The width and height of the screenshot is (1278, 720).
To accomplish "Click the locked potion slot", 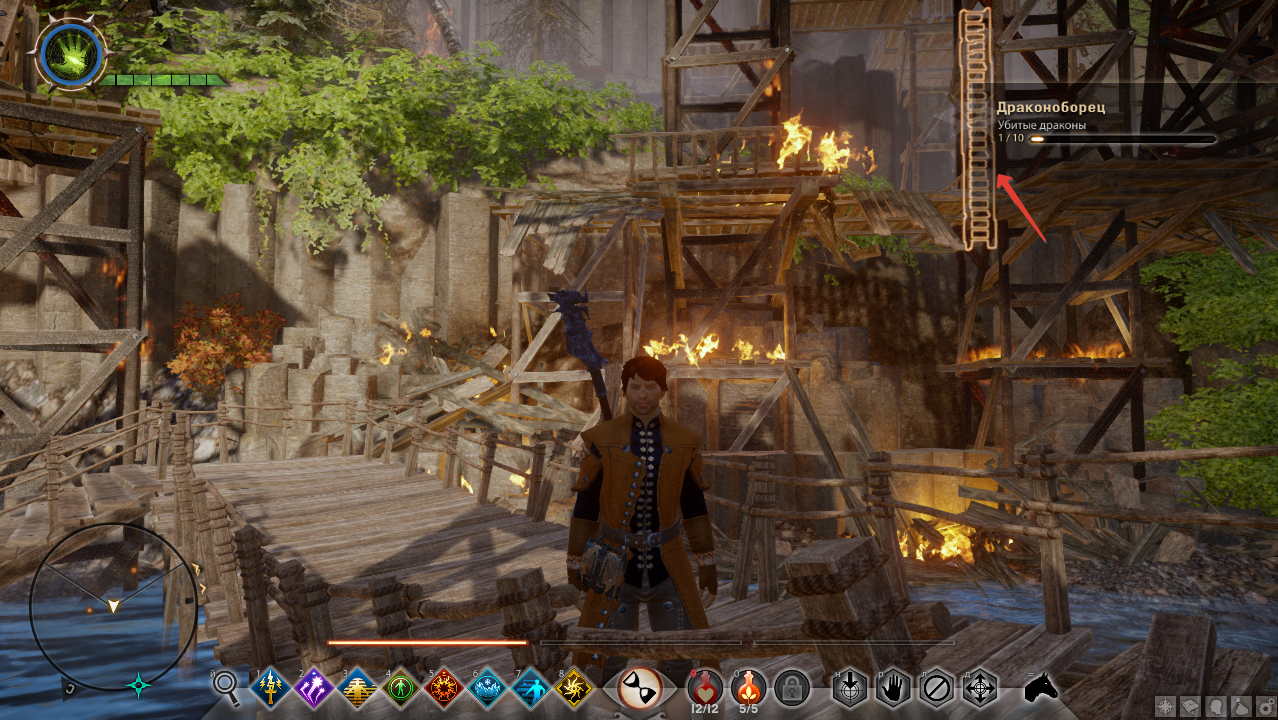I will (x=792, y=687).
